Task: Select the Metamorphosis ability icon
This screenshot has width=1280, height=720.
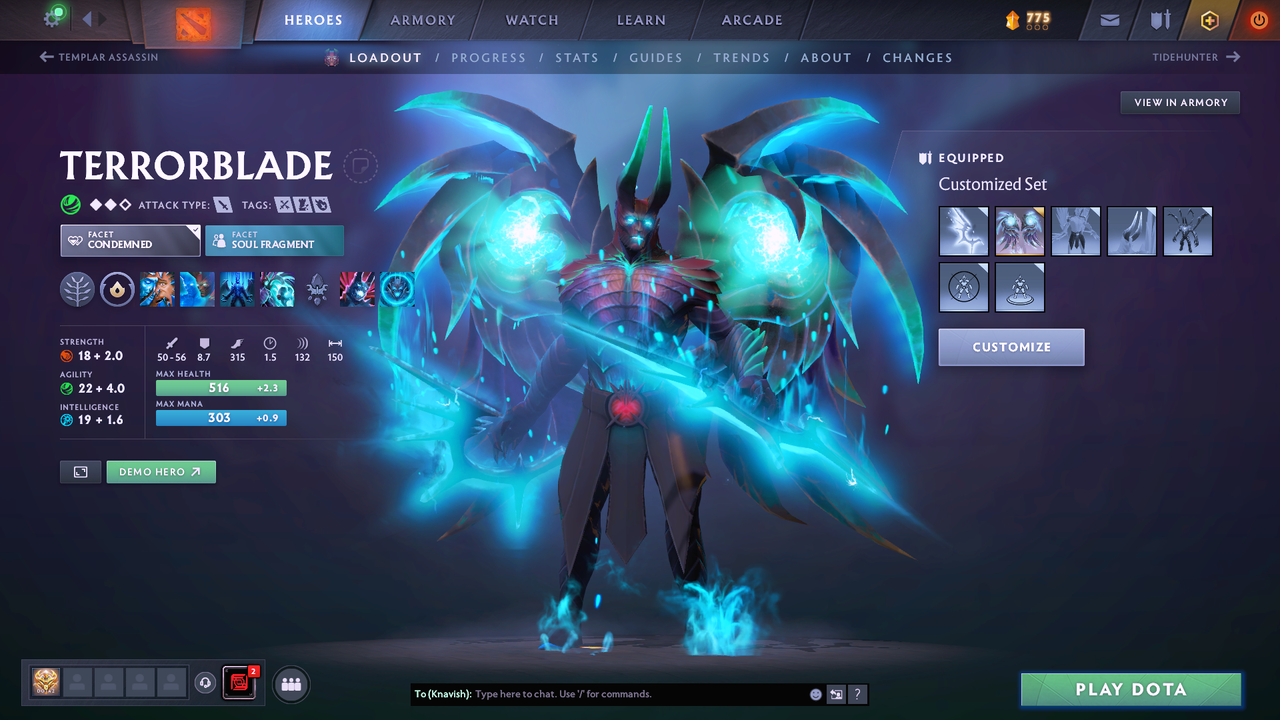Action: pos(237,289)
